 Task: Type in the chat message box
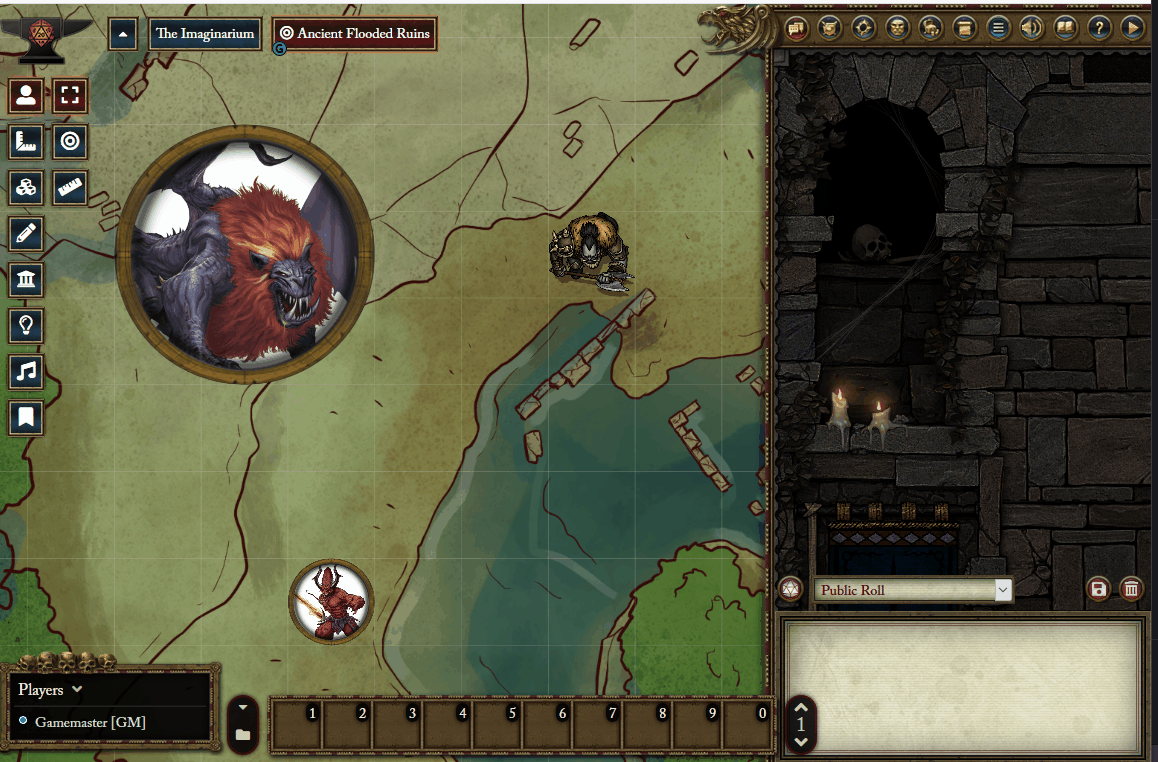[962, 685]
